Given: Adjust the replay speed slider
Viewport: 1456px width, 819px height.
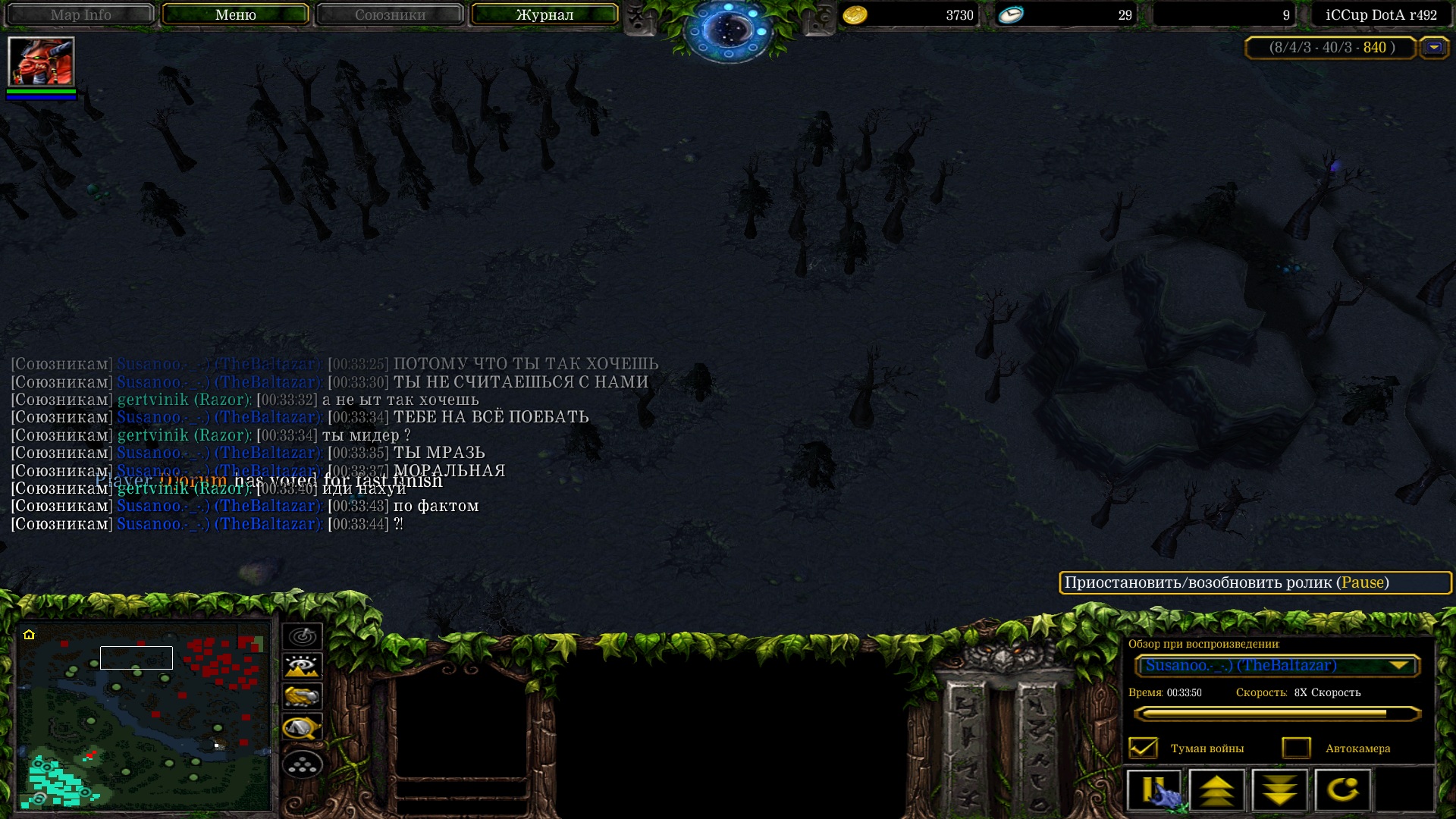Looking at the screenshot, I should click(x=1276, y=714).
